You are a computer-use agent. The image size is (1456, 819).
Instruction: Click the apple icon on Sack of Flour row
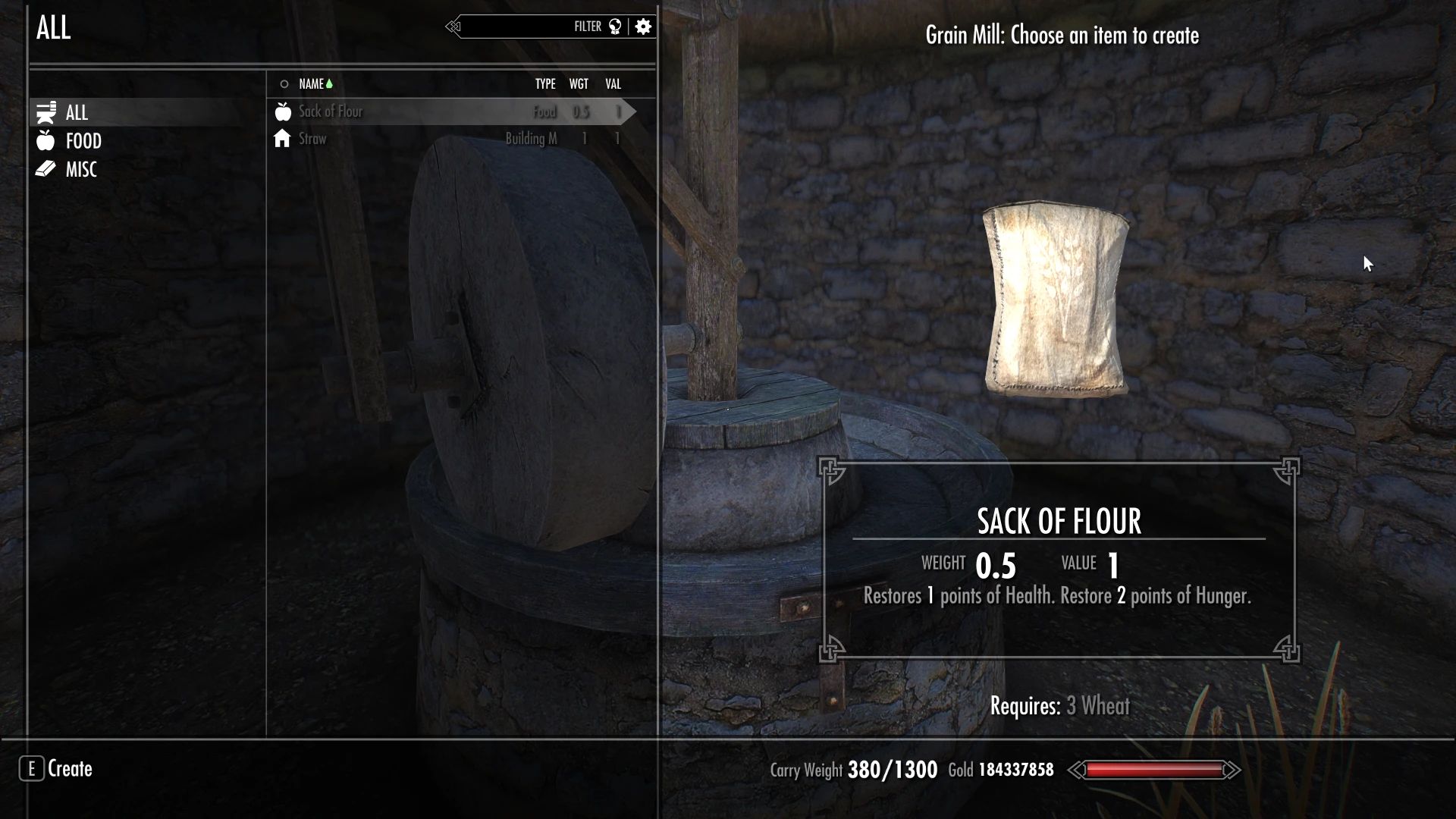[x=282, y=111]
